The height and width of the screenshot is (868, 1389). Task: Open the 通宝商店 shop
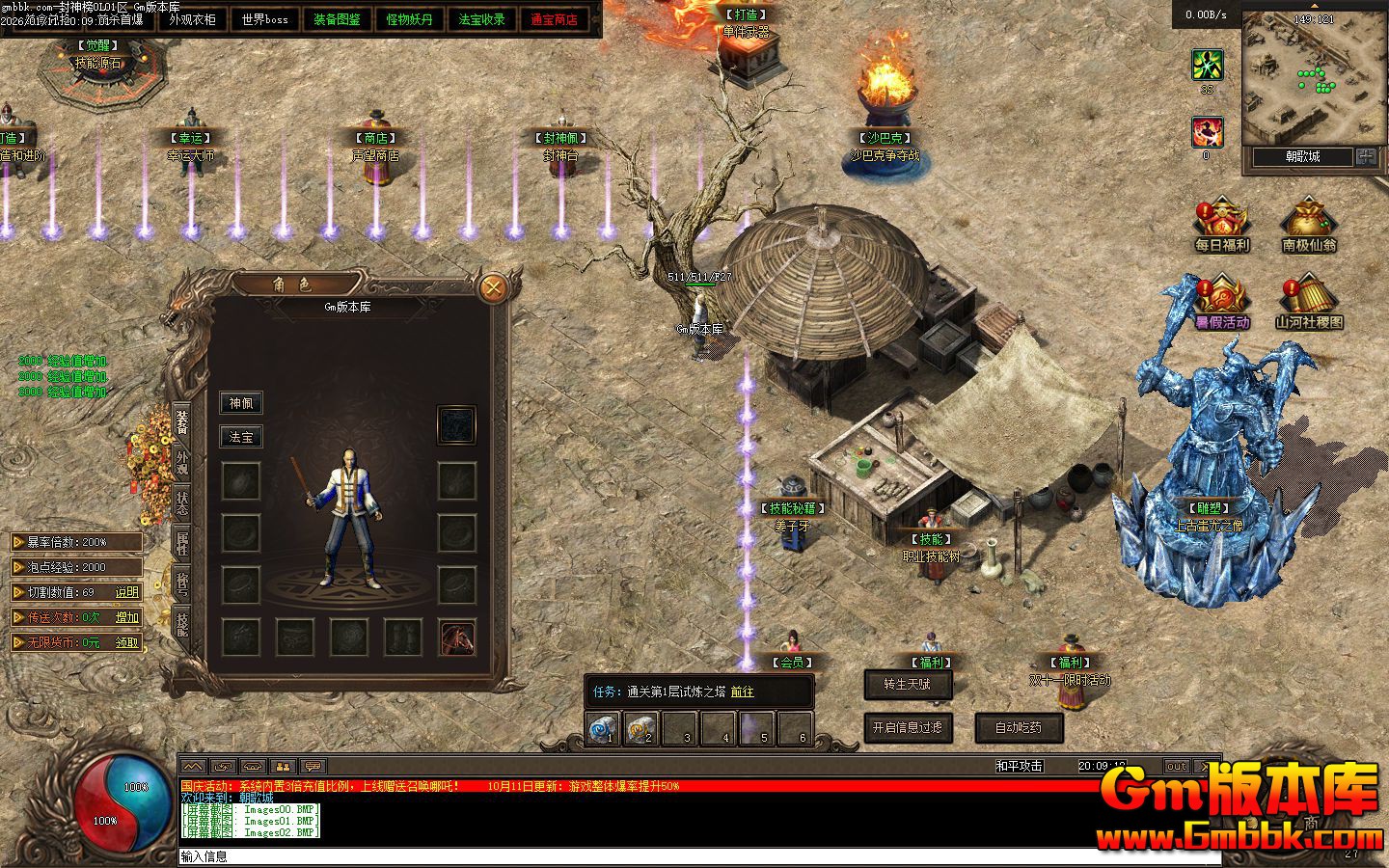(x=554, y=18)
